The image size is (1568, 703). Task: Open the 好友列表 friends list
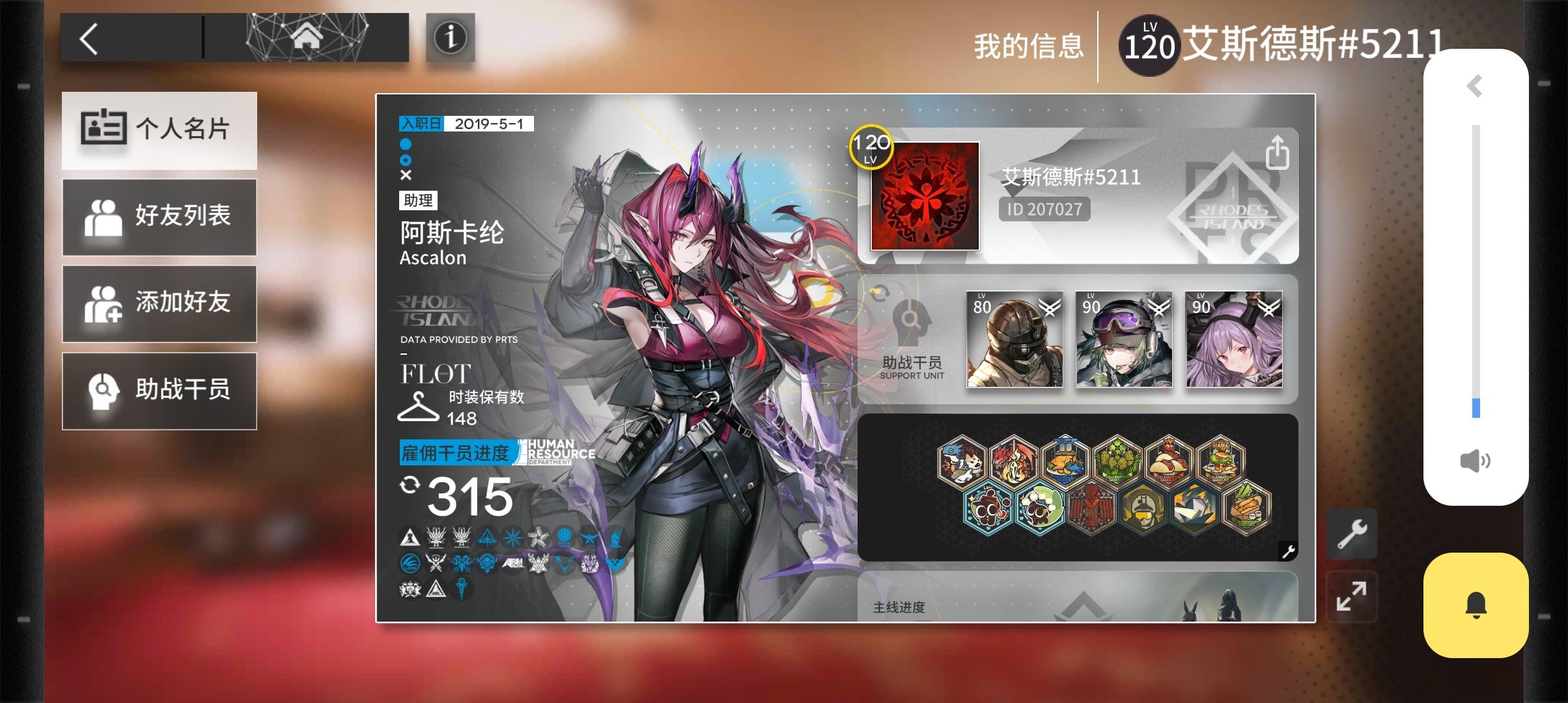[x=159, y=217]
